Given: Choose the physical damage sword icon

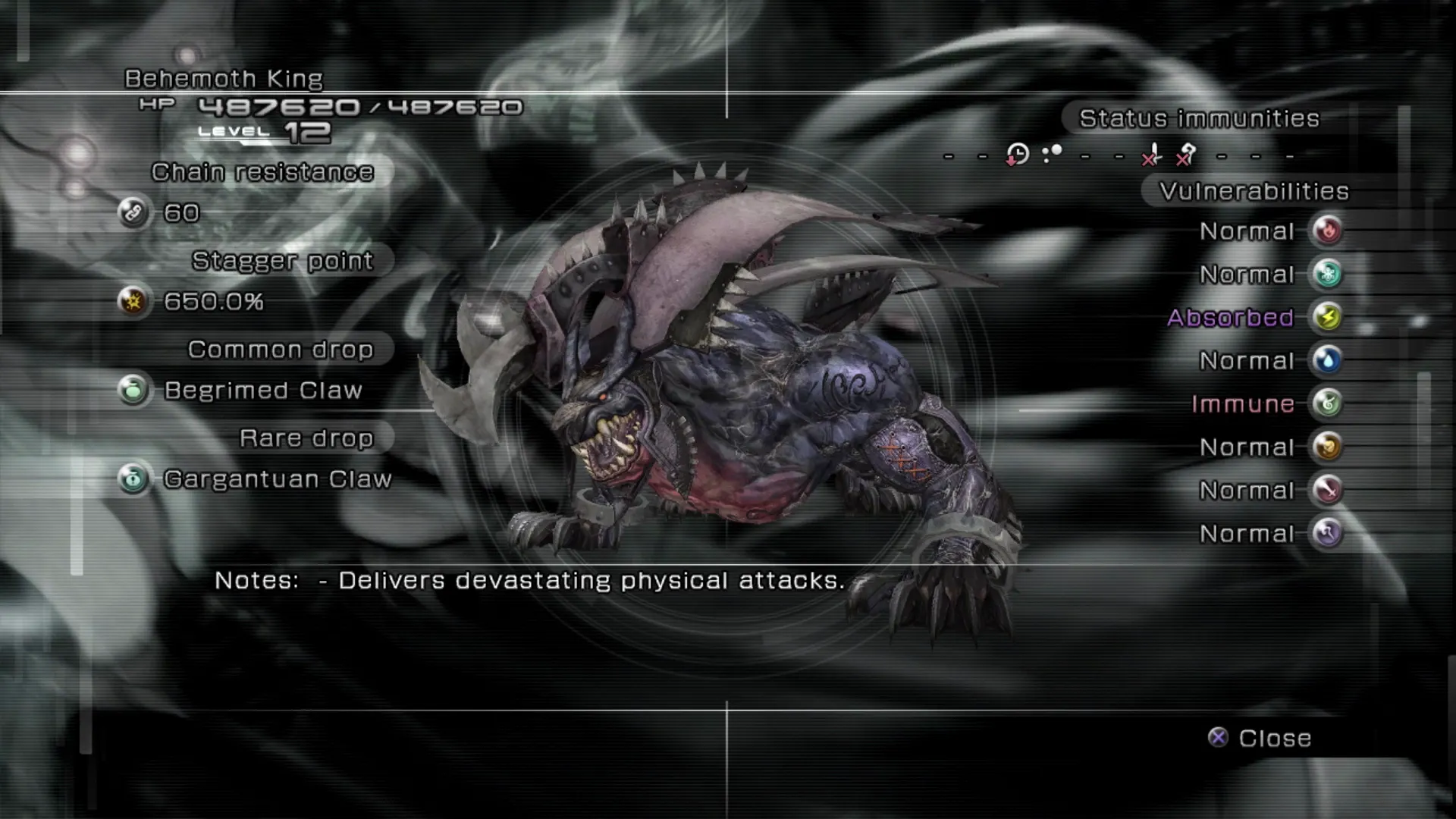Looking at the screenshot, I should [x=1327, y=490].
